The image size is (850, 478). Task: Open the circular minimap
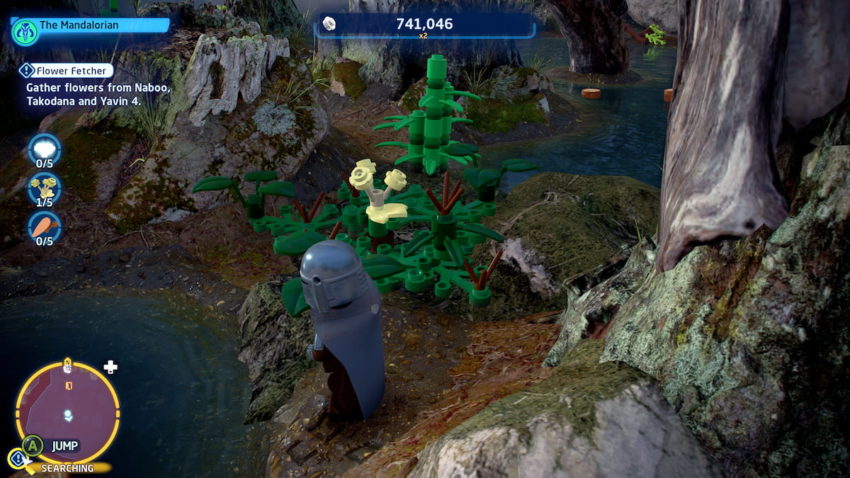coord(67,412)
